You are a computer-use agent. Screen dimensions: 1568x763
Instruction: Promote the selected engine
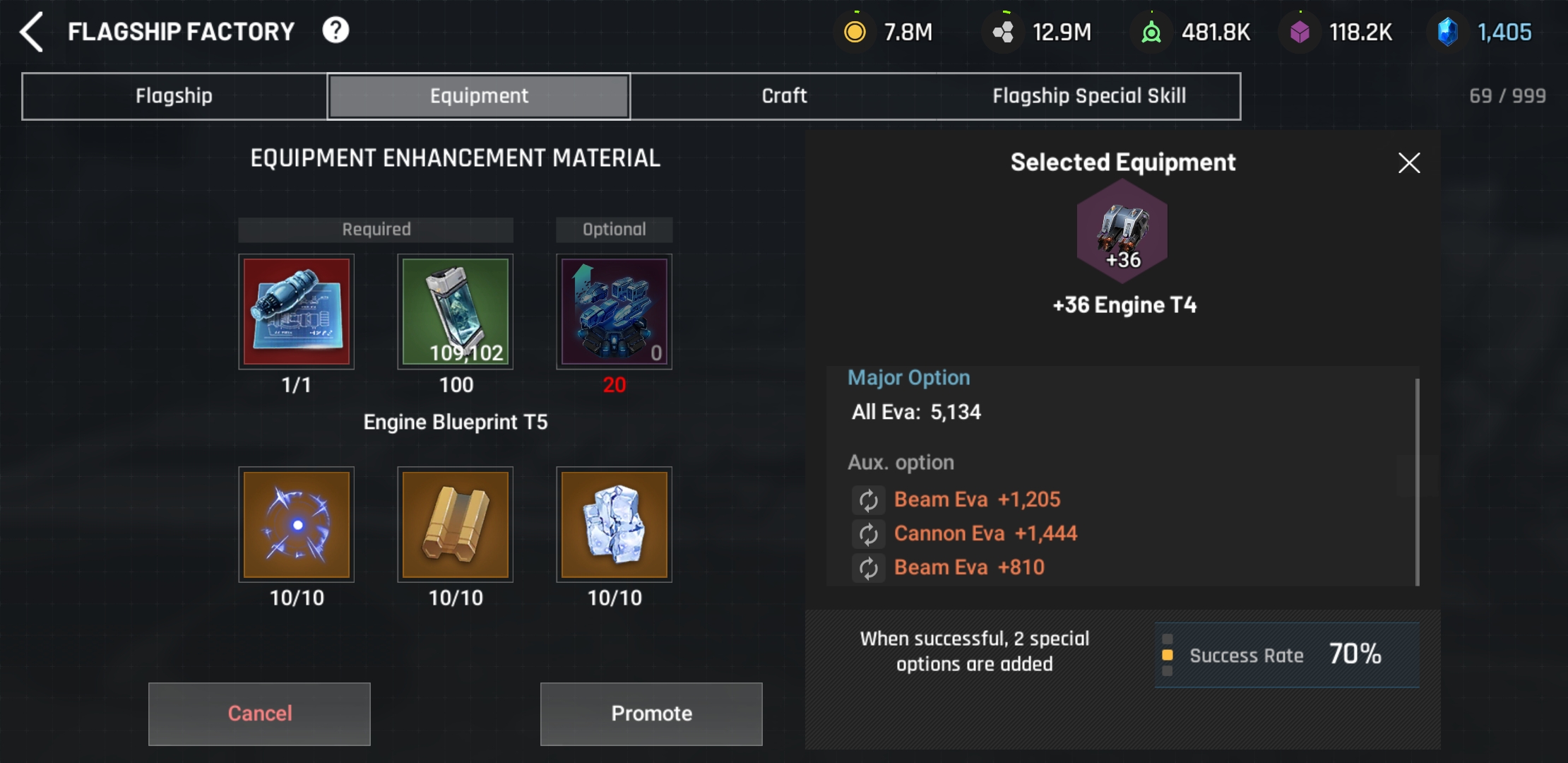pyautogui.click(x=651, y=714)
